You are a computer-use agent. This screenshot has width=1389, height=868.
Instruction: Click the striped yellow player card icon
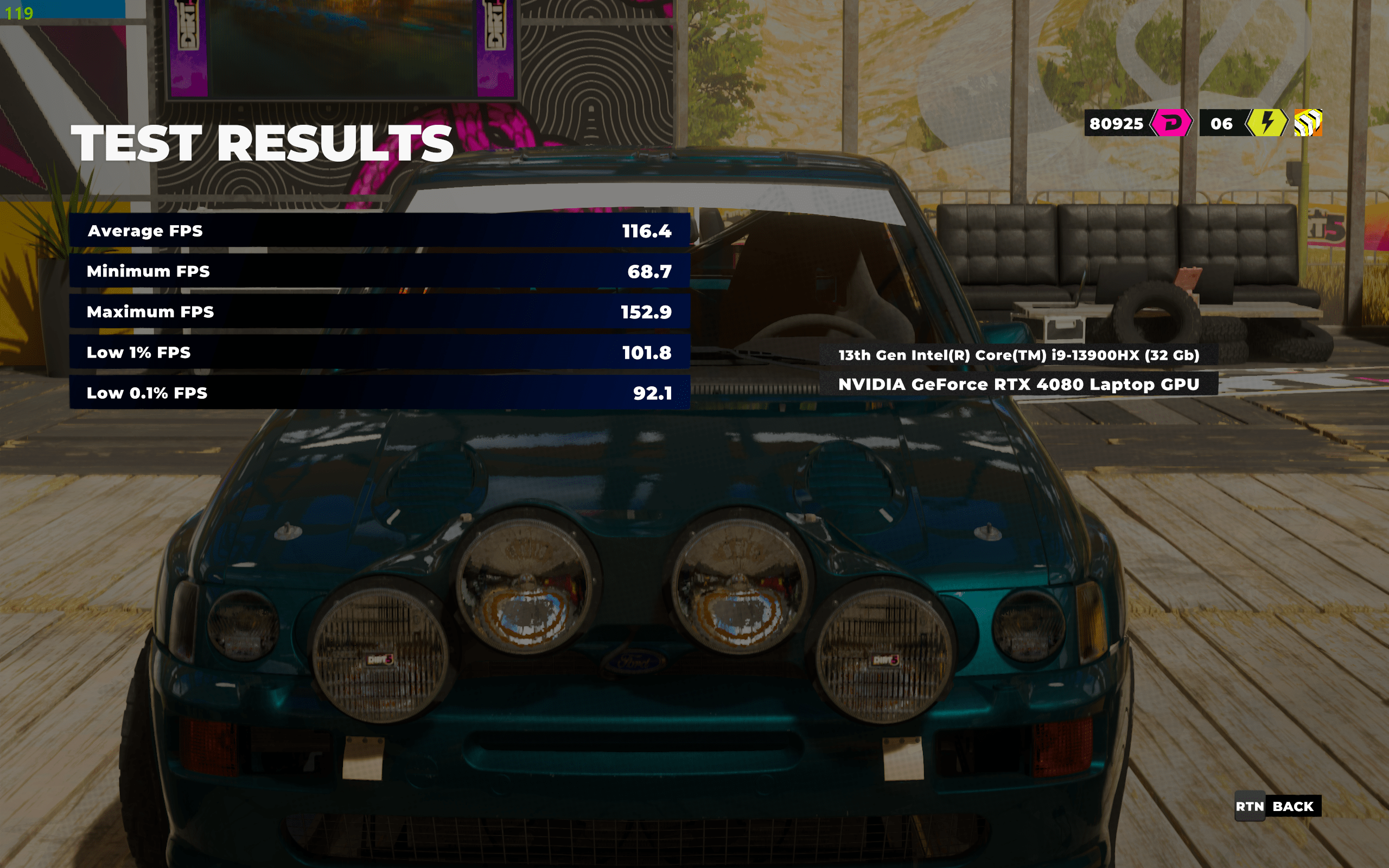(x=1308, y=123)
